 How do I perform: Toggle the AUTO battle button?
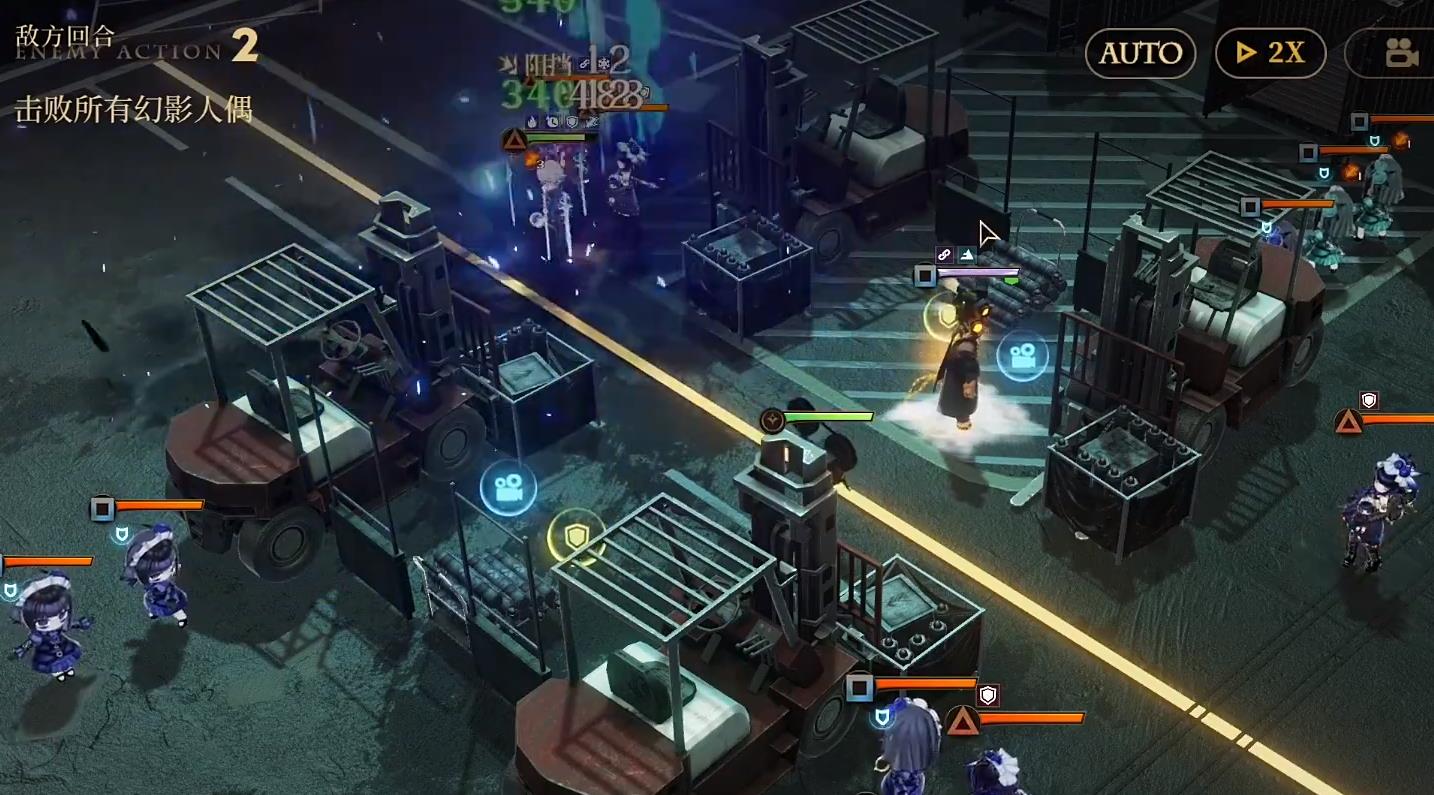(1140, 53)
